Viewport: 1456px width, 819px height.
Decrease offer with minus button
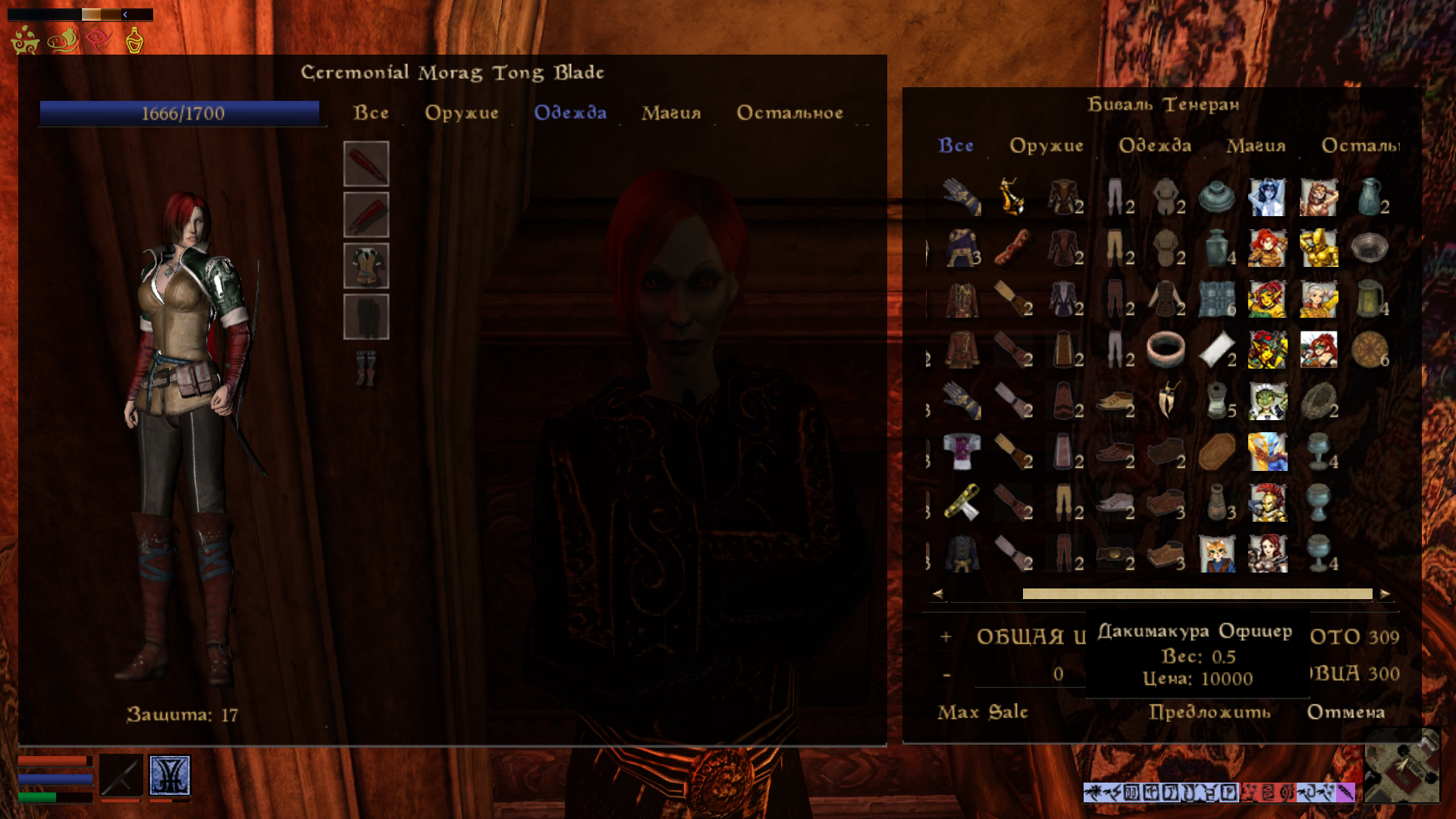[946, 674]
